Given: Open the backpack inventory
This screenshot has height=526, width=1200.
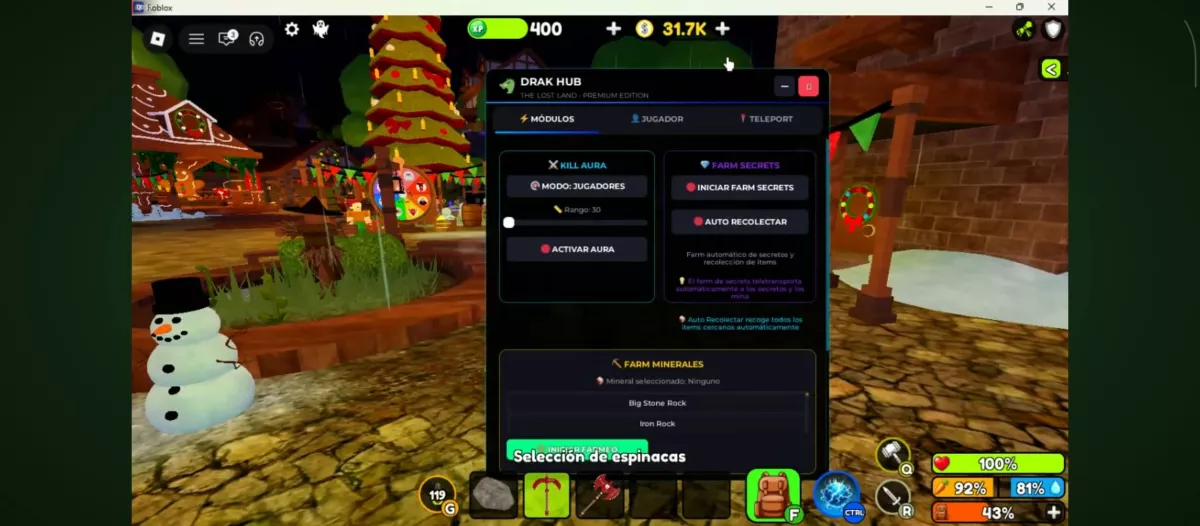Looking at the screenshot, I should point(772,493).
